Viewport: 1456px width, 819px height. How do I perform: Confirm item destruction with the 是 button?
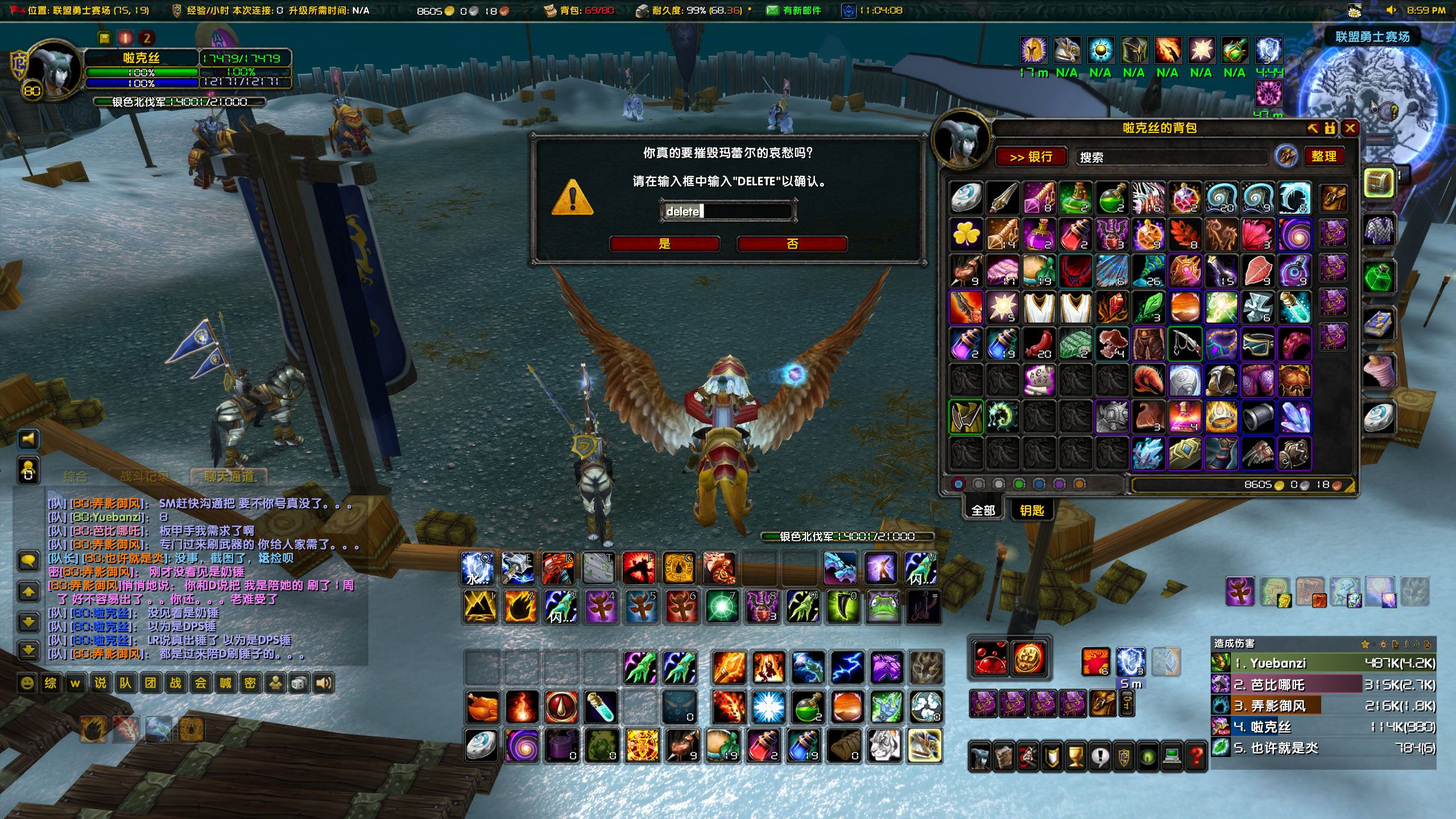point(664,244)
